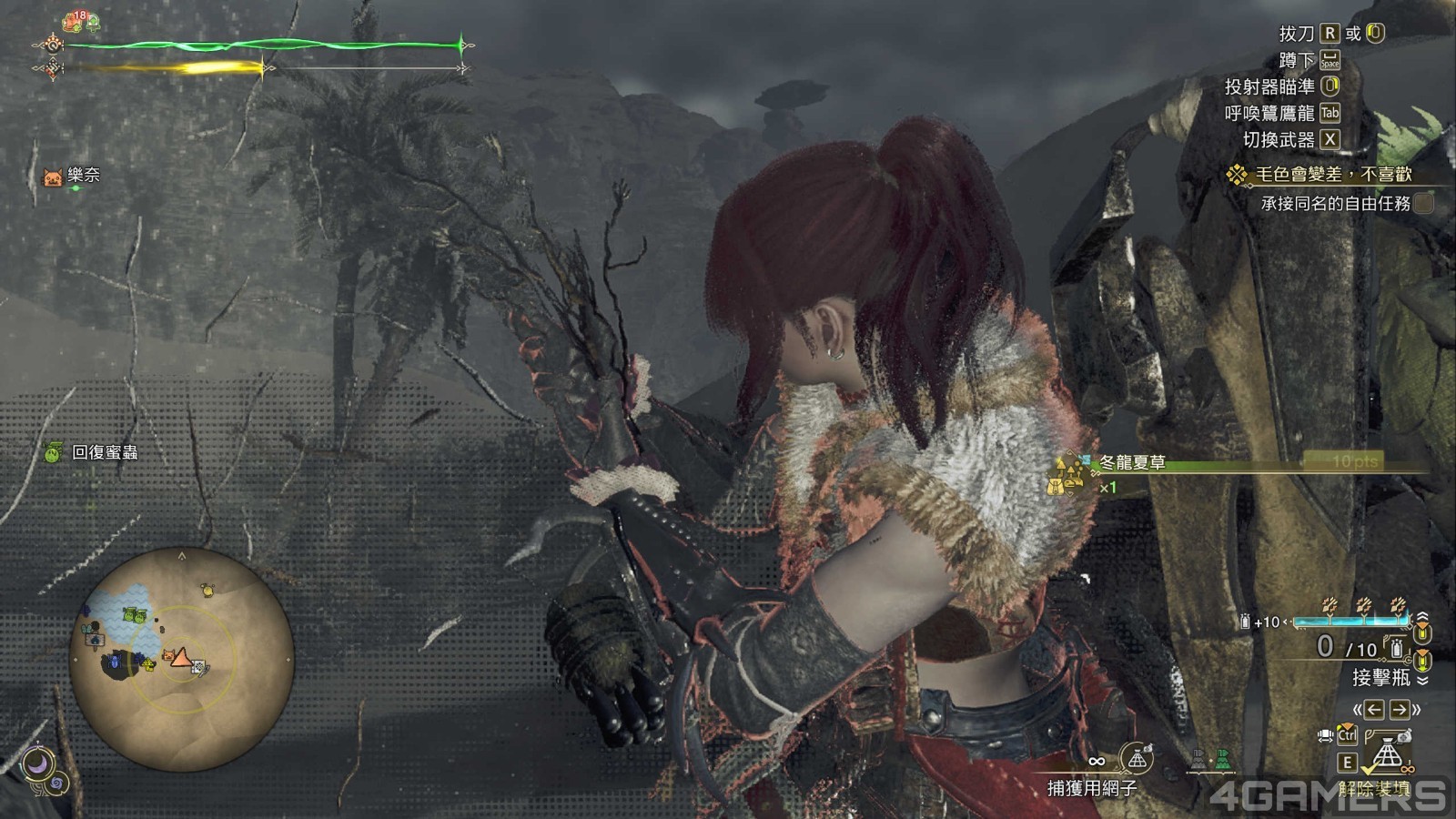
Task: Open the 冬龍夏草 item pickup notification
Action: tap(1132, 463)
